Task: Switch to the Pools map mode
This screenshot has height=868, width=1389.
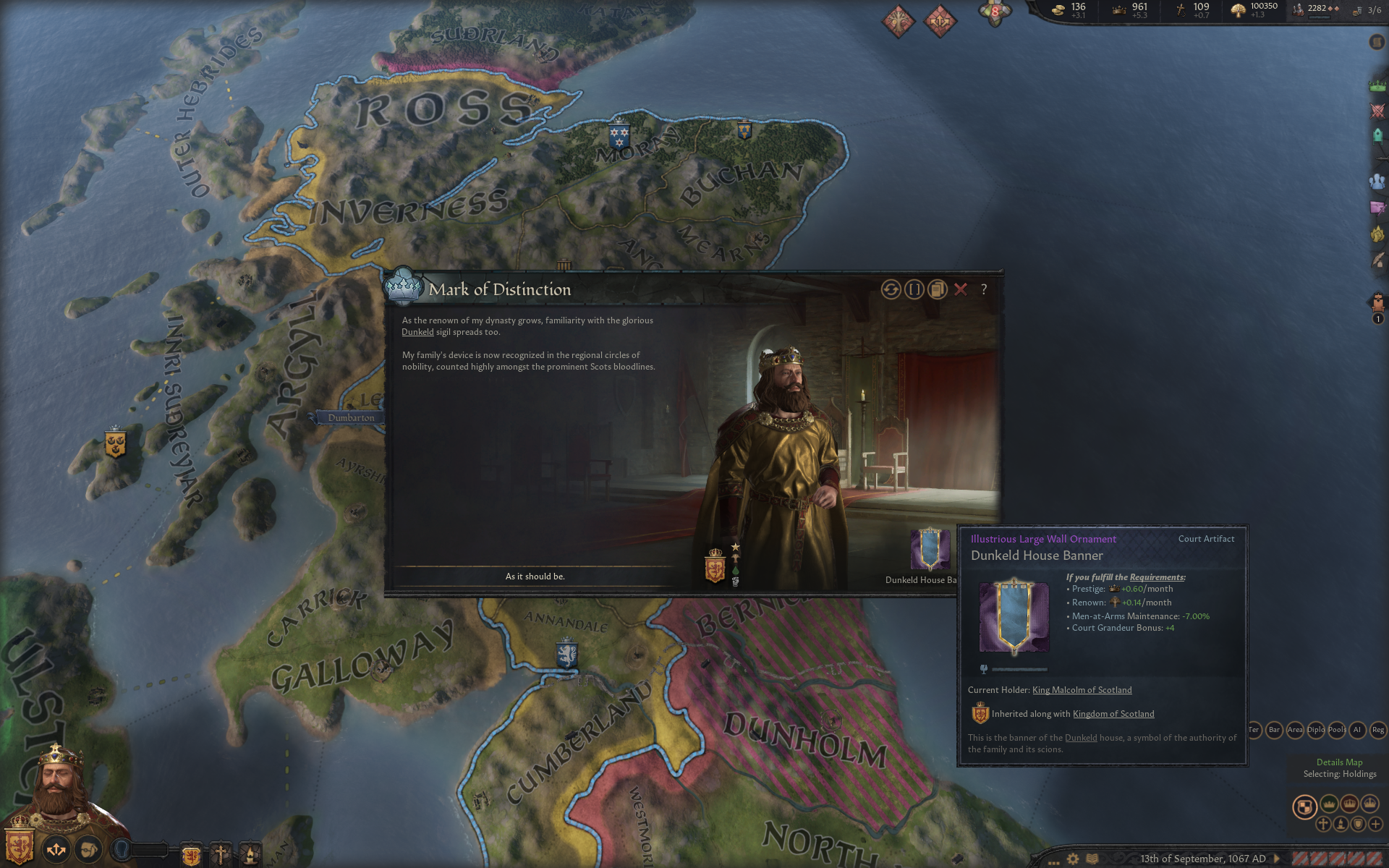Action: (x=1336, y=730)
